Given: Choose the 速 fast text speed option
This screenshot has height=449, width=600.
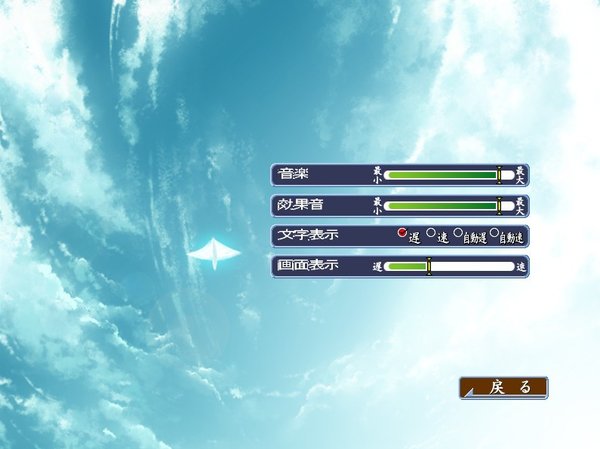Looking at the screenshot, I should (x=431, y=233).
